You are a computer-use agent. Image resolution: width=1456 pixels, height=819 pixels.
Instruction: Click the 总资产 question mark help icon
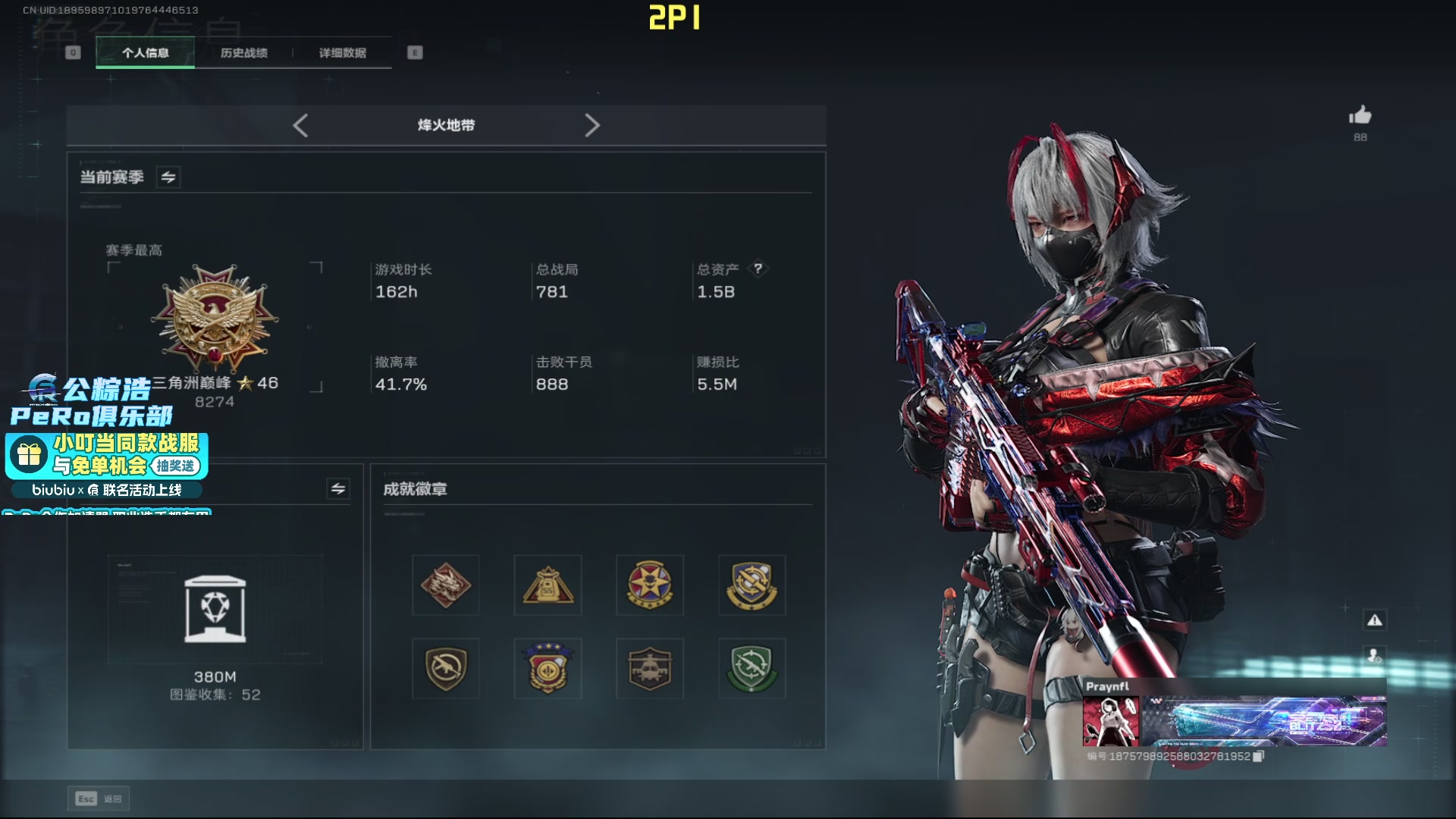[758, 268]
